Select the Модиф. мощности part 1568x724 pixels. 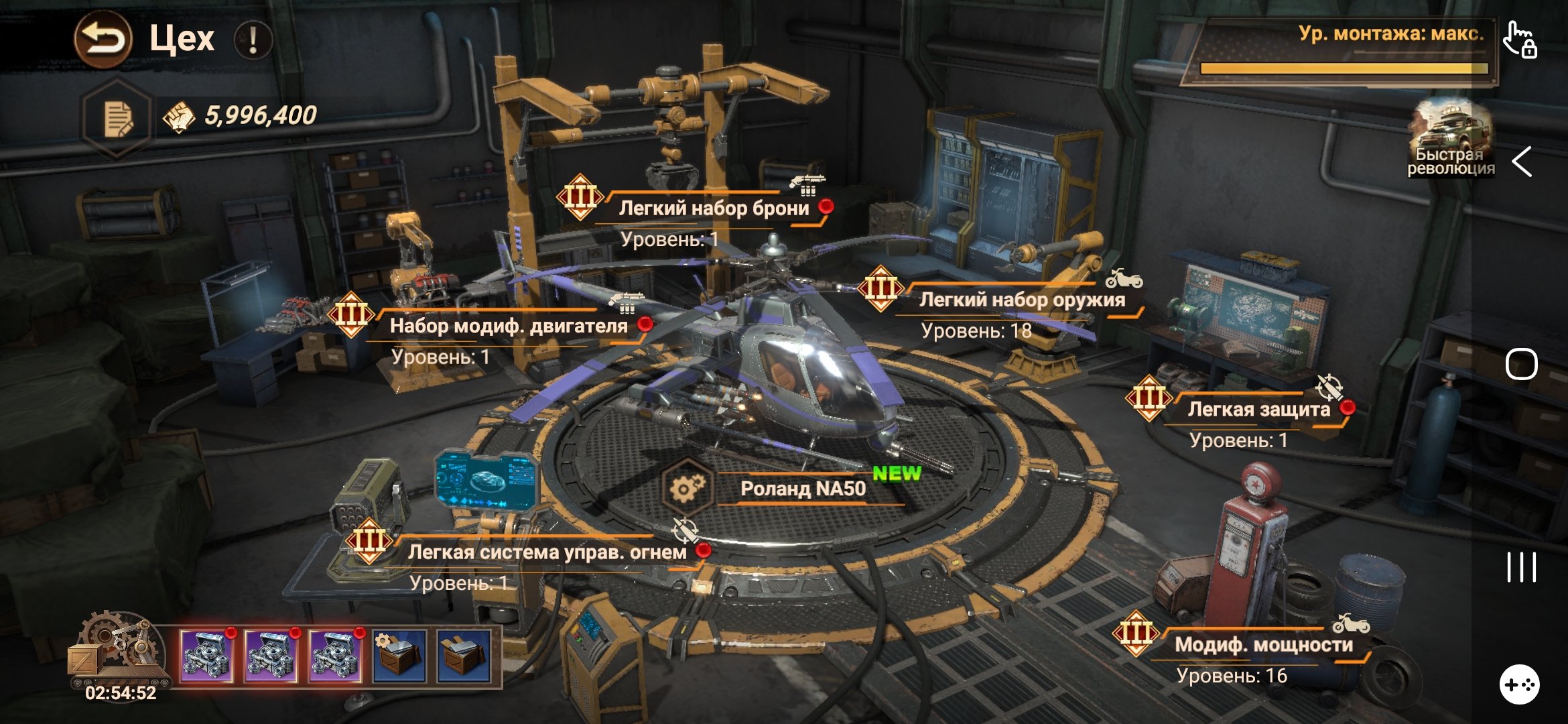click(1263, 645)
